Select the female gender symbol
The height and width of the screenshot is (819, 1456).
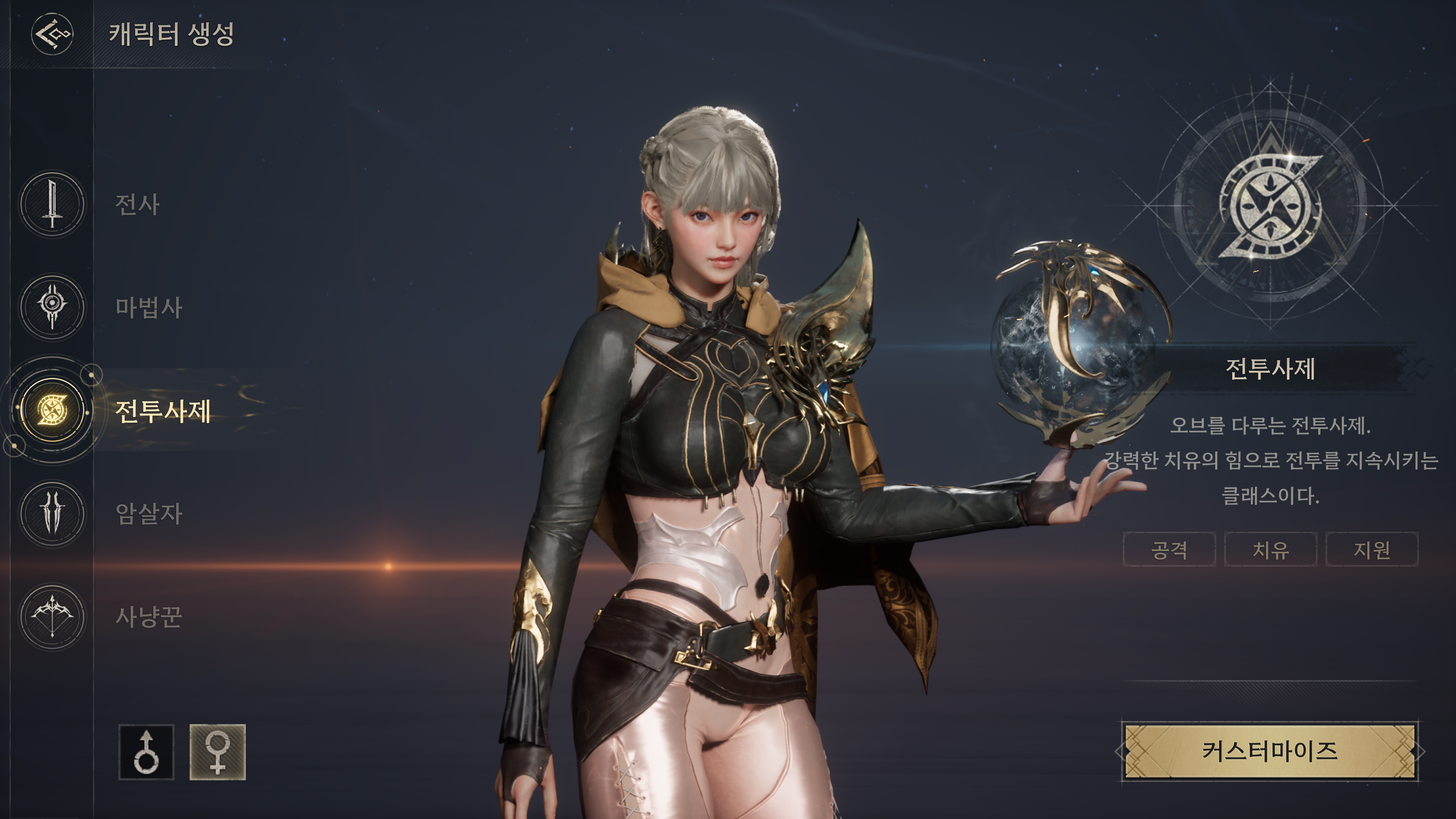pyautogui.click(x=218, y=752)
